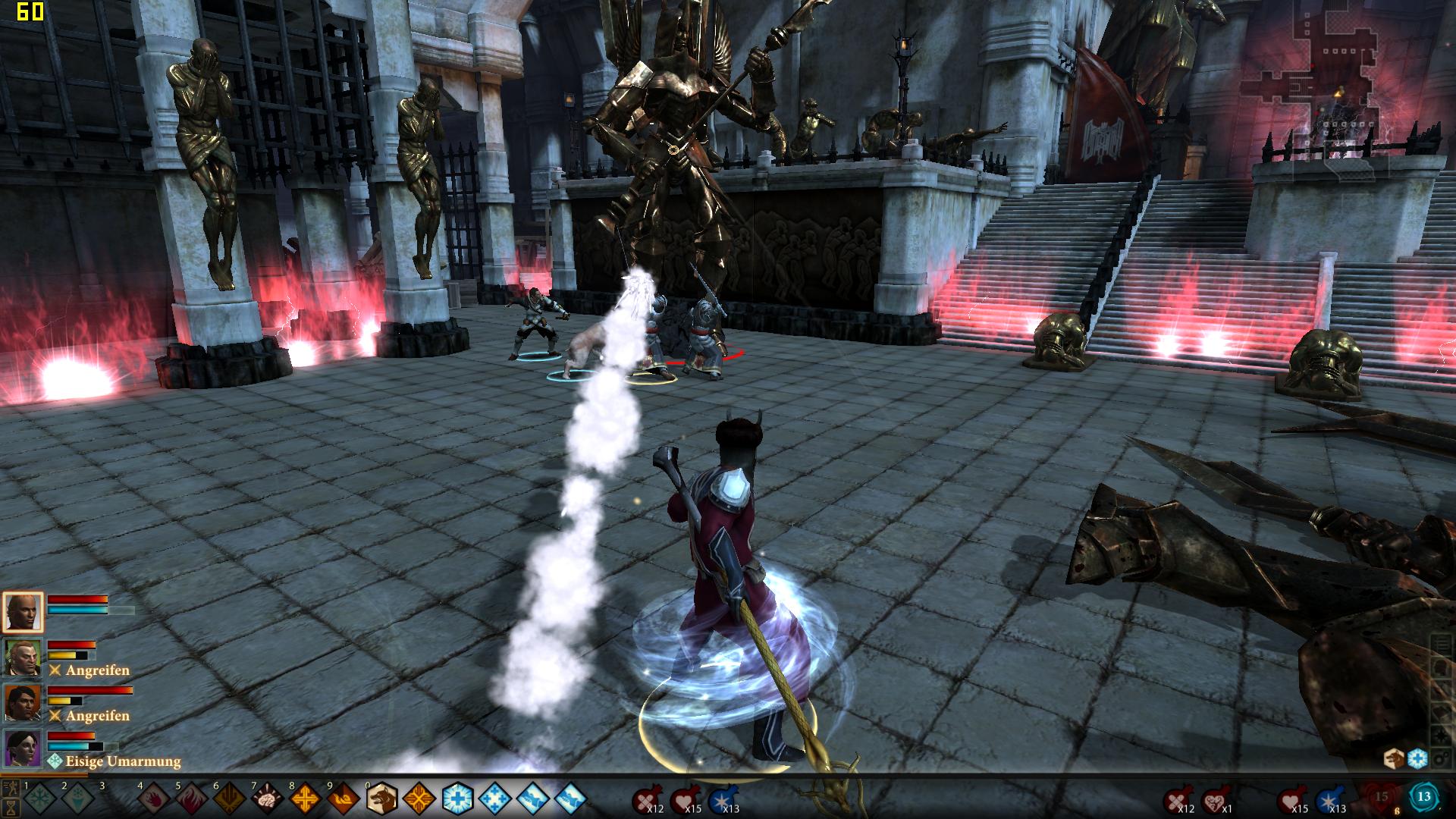The width and height of the screenshot is (1456, 819).
Task: Open the gear options menu button
Action: point(1440,760)
